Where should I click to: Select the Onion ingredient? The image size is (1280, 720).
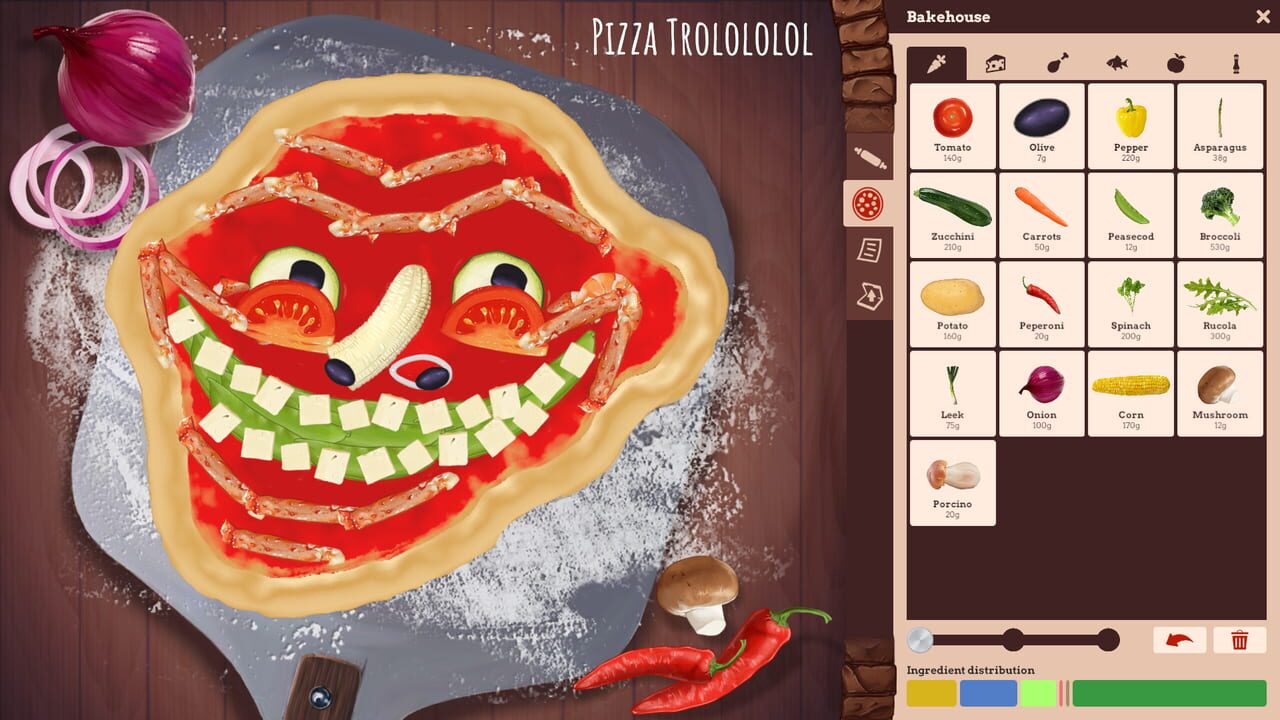(x=1041, y=394)
